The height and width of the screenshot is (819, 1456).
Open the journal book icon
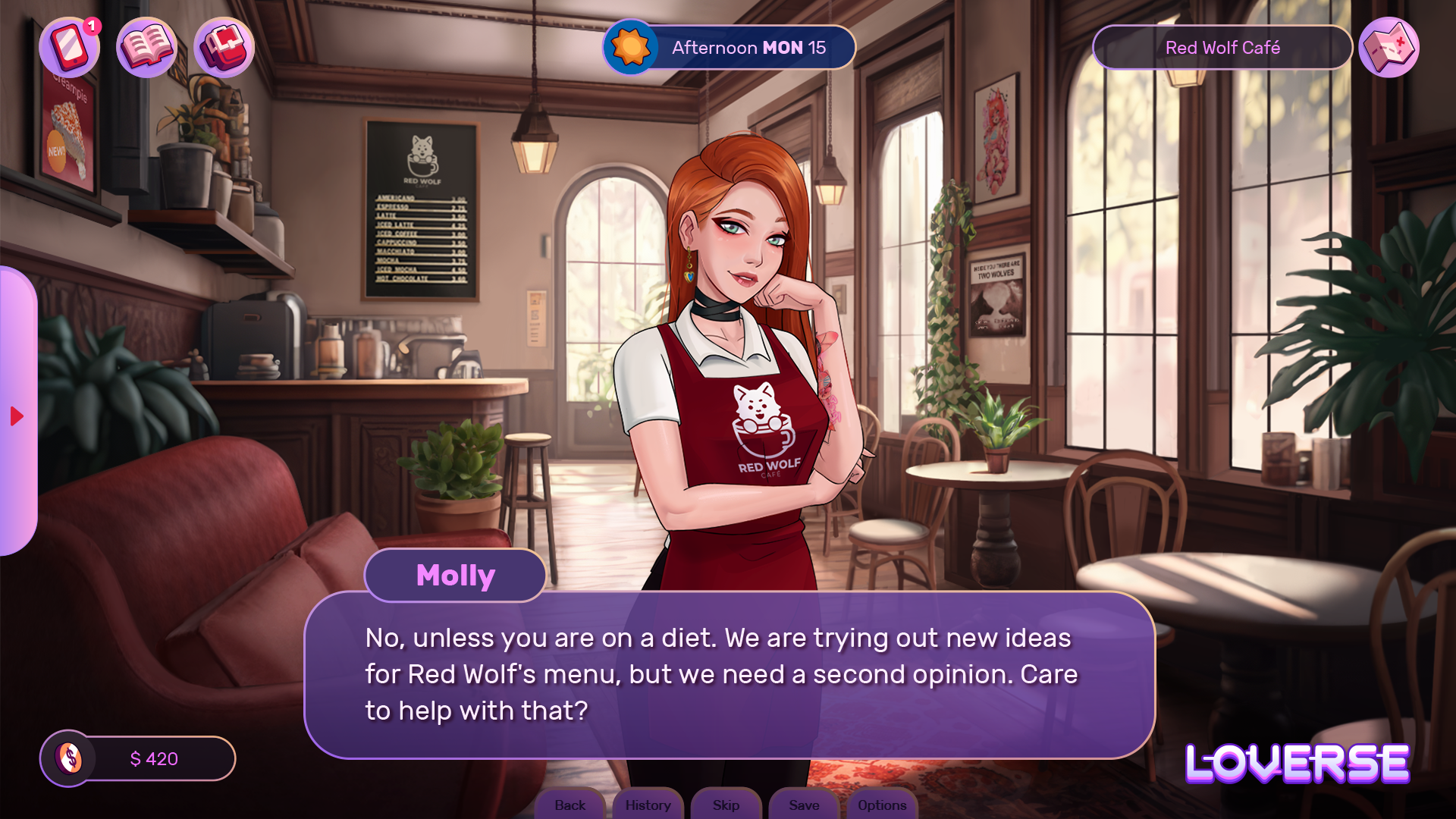pos(146,47)
